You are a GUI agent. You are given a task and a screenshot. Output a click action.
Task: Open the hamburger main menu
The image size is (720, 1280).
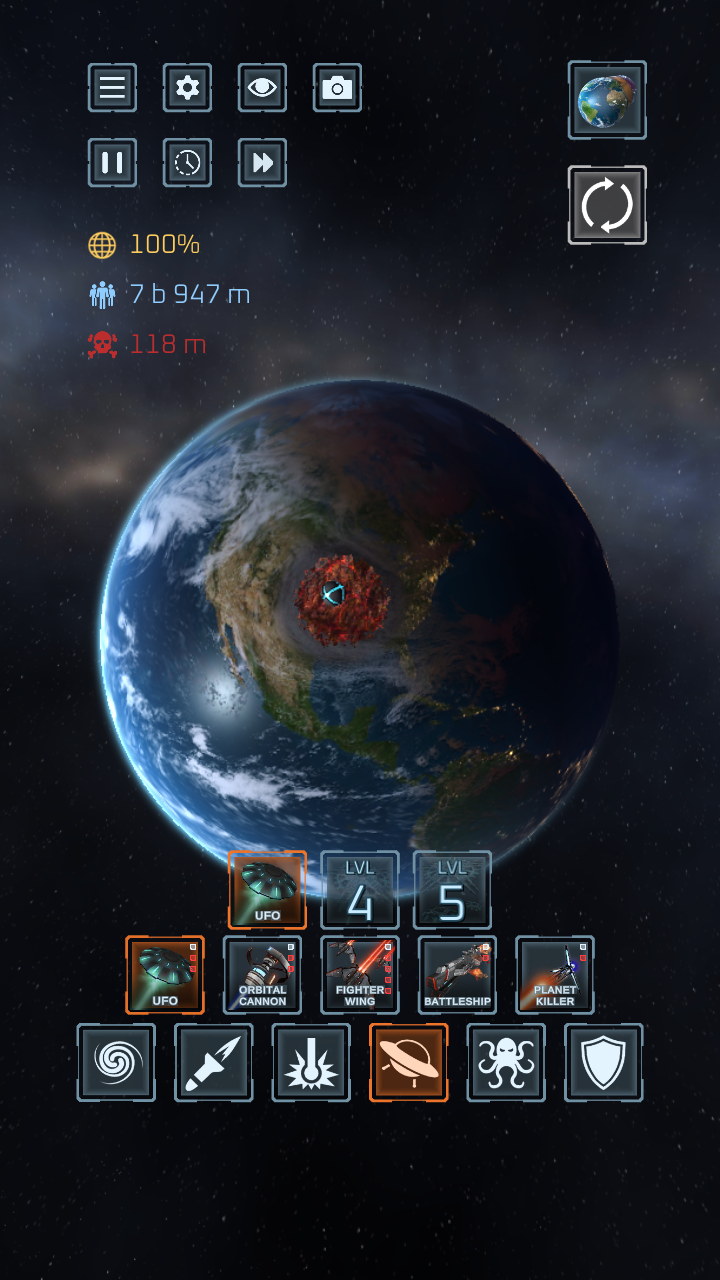tap(112, 88)
